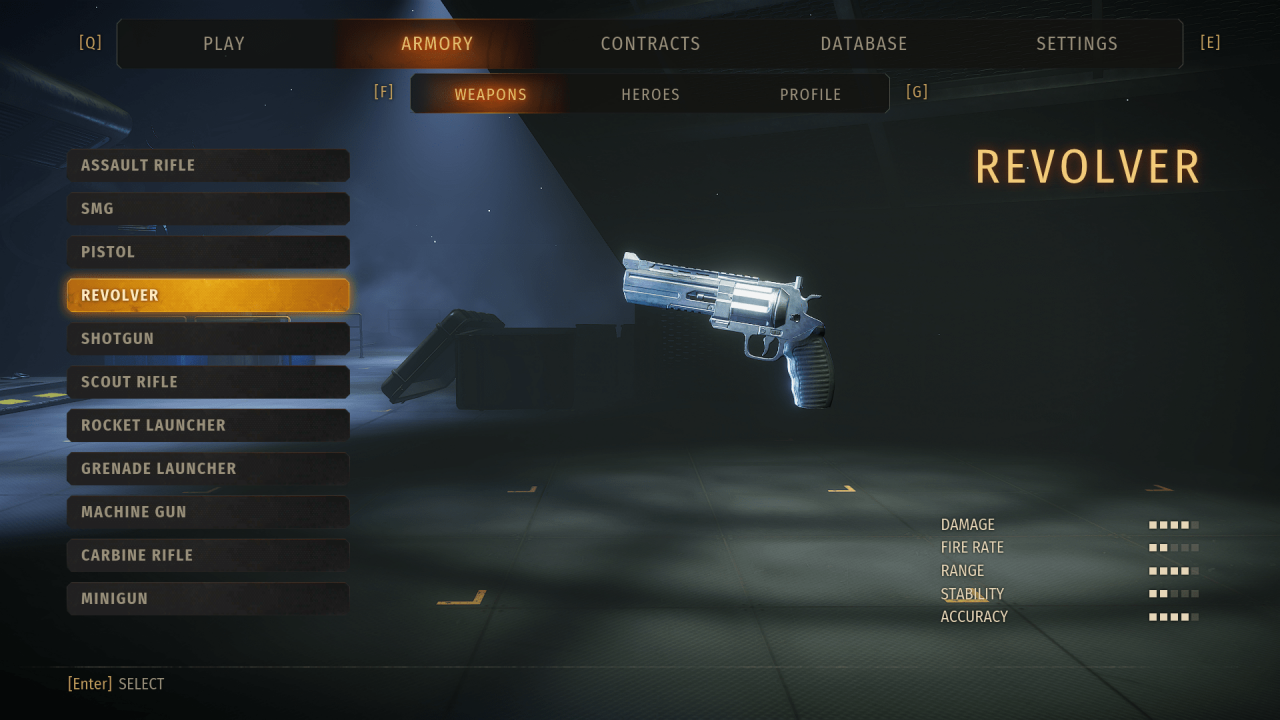Select the Shotgun weapon entry
1280x720 pixels.
pyautogui.click(x=208, y=339)
